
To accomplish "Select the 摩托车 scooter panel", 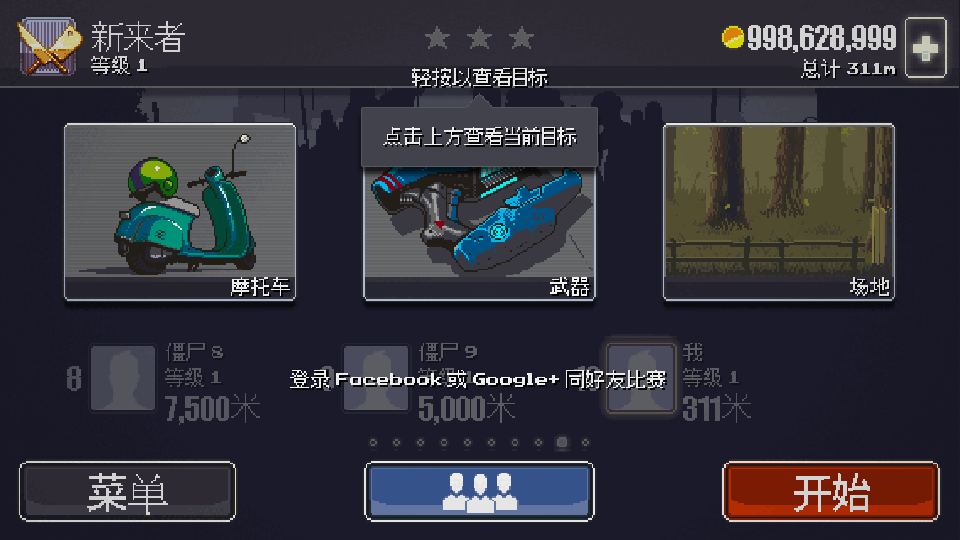I will coord(180,212).
